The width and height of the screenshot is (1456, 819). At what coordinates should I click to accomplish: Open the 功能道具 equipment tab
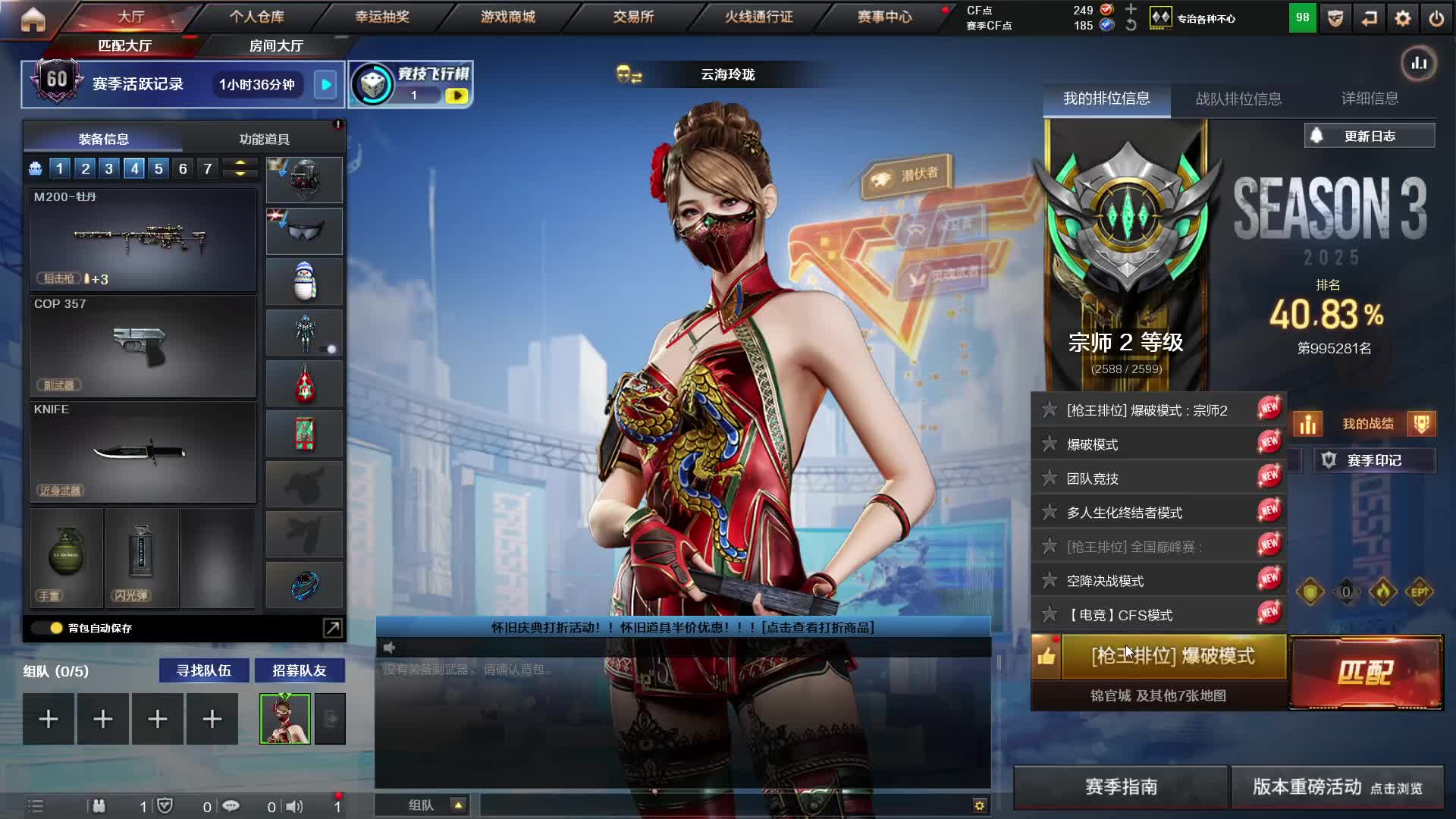coord(264,140)
